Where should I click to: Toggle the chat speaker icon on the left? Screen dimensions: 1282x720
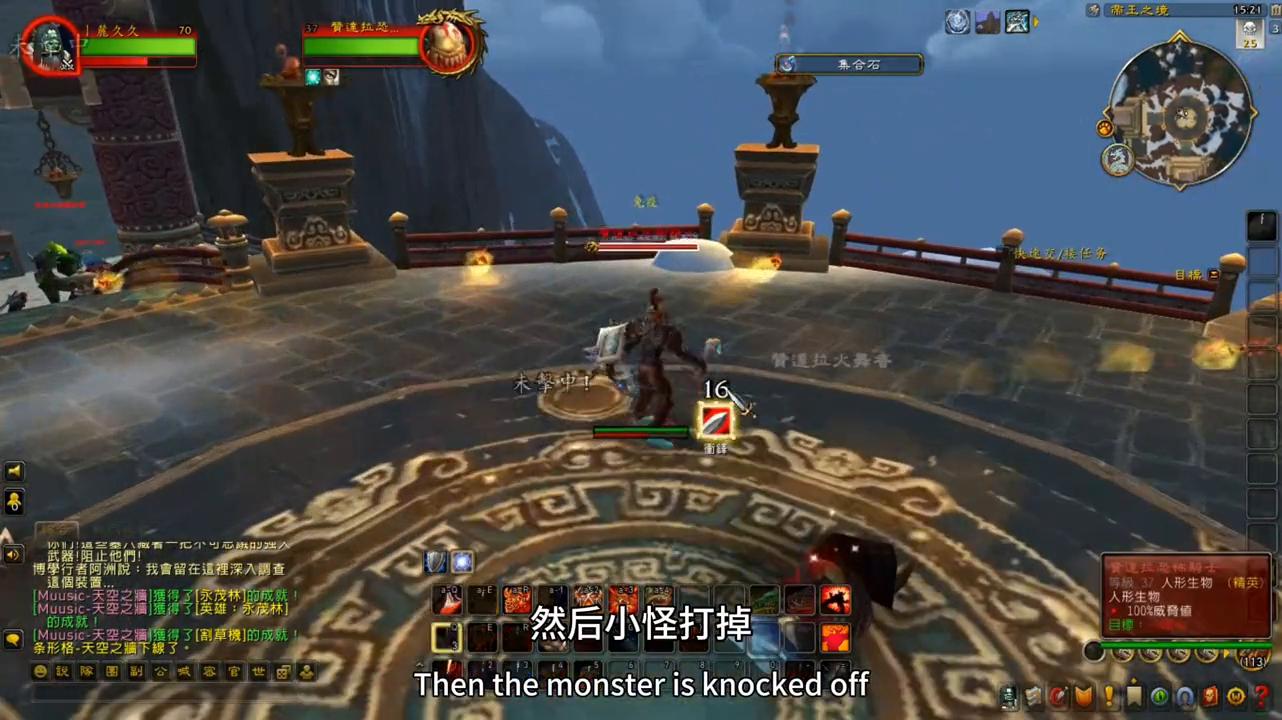pyautogui.click(x=14, y=470)
